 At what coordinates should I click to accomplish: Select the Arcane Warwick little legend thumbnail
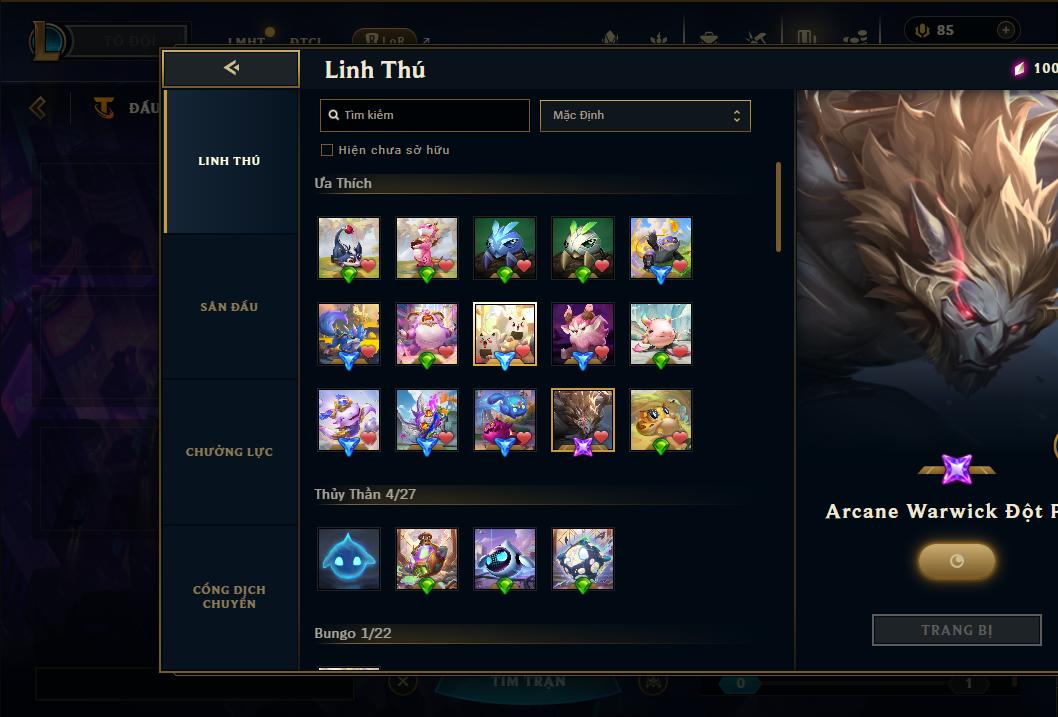click(583, 420)
